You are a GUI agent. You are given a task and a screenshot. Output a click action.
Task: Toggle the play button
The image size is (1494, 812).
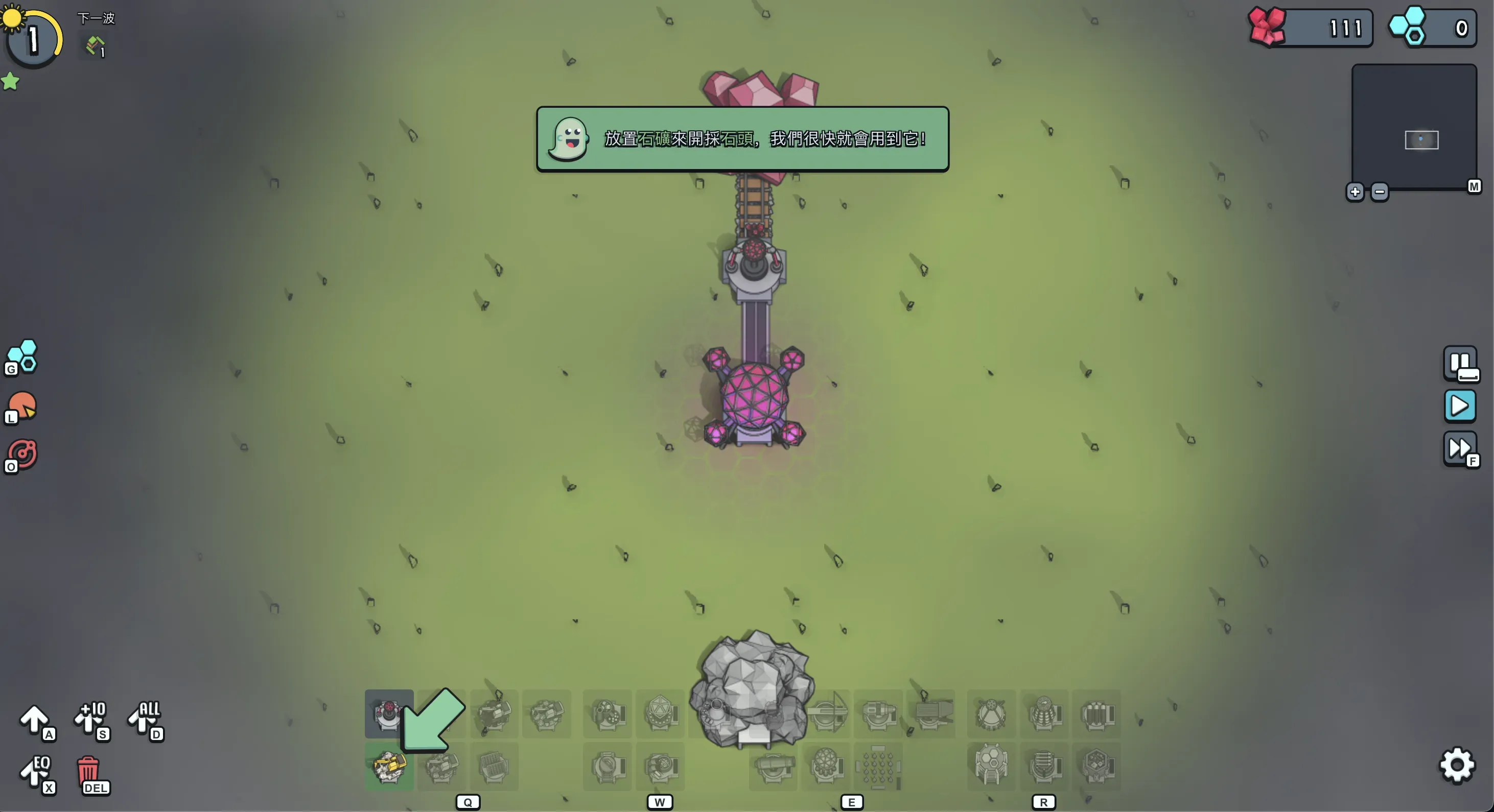pos(1460,405)
